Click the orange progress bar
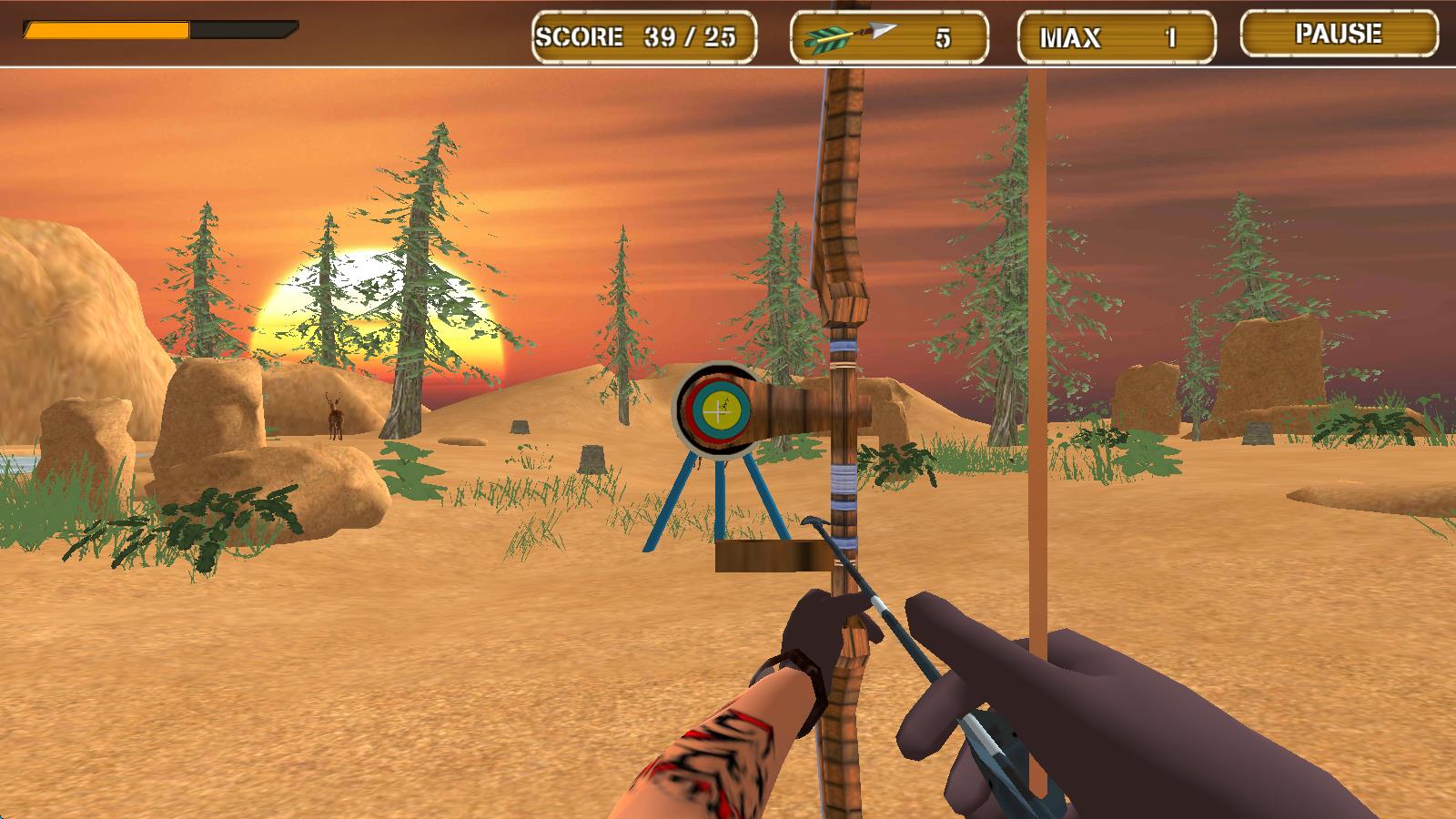1456x819 pixels. pyautogui.click(x=105, y=30)
